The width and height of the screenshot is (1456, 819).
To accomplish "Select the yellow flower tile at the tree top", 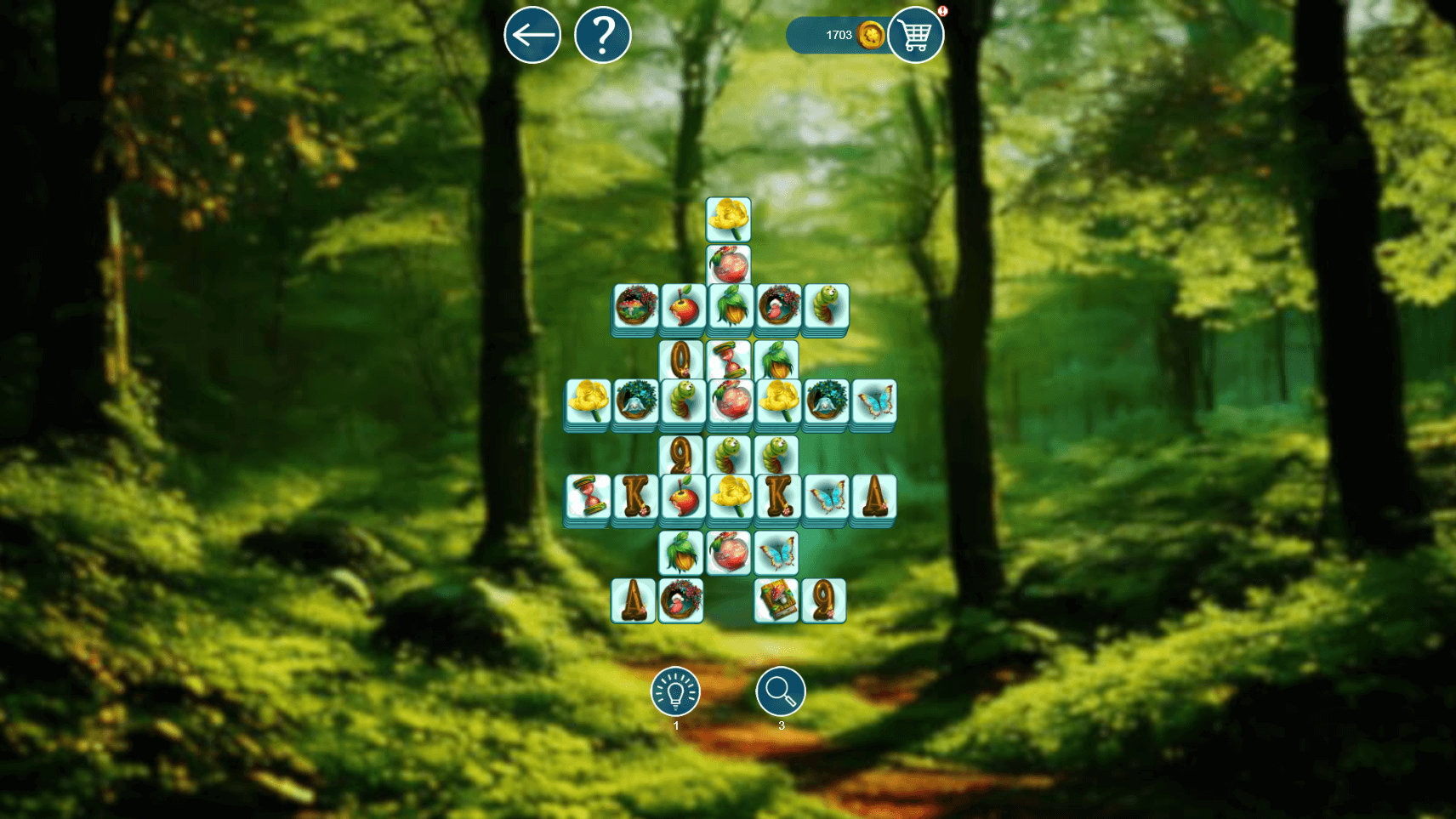I will (x=728, y=219).
